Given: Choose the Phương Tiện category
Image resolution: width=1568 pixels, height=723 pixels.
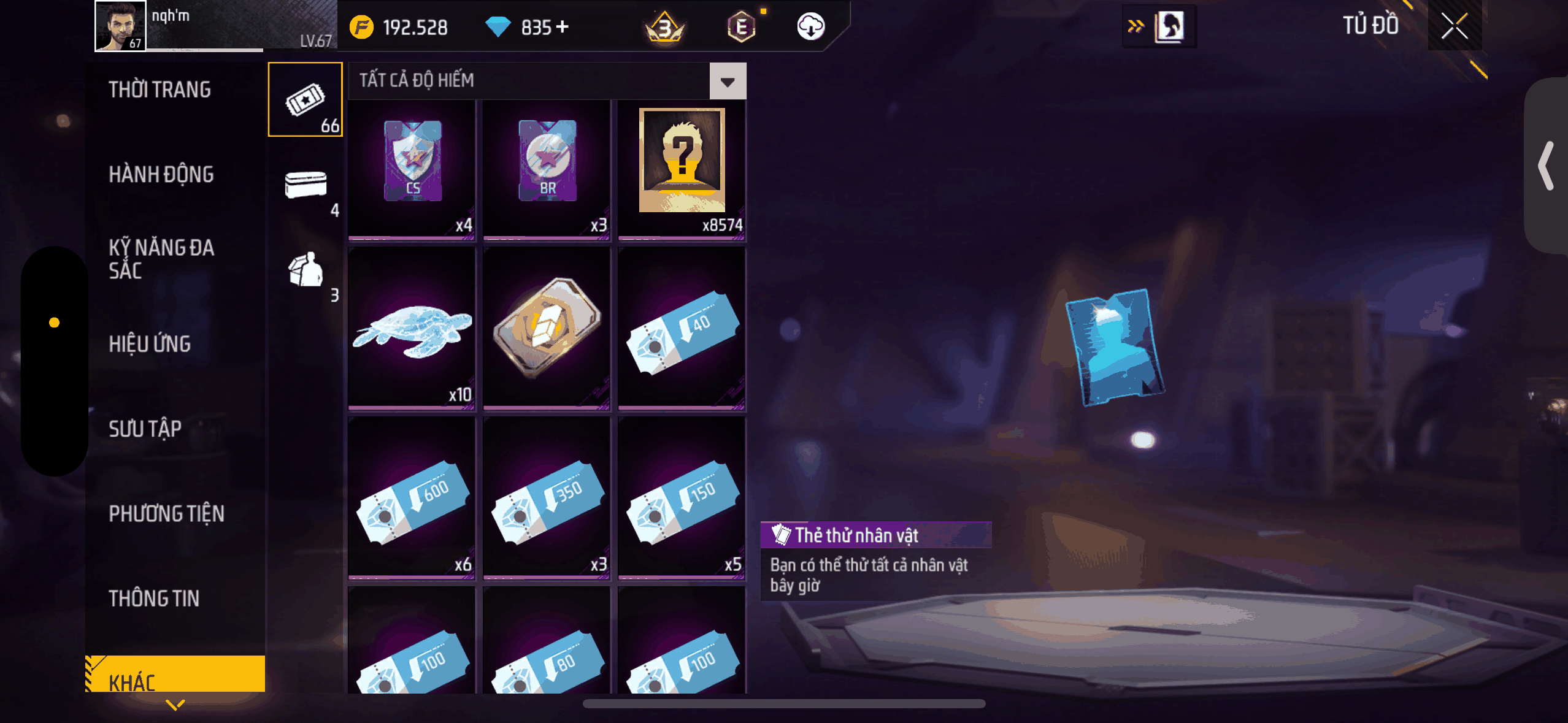Looking at the screenshot, I should click(166, 513).
